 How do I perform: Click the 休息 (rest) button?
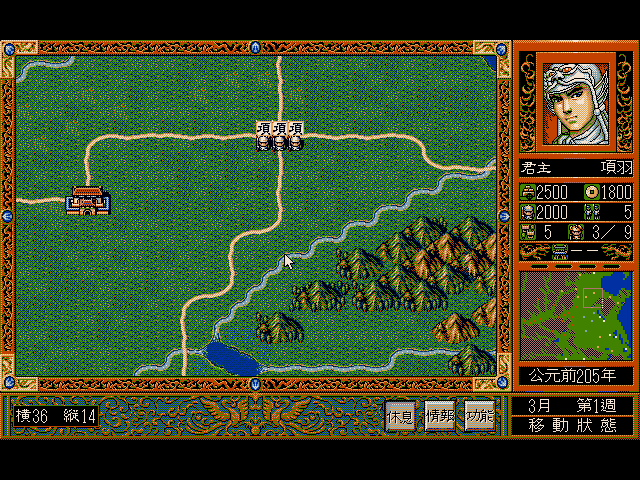(401, 415)
